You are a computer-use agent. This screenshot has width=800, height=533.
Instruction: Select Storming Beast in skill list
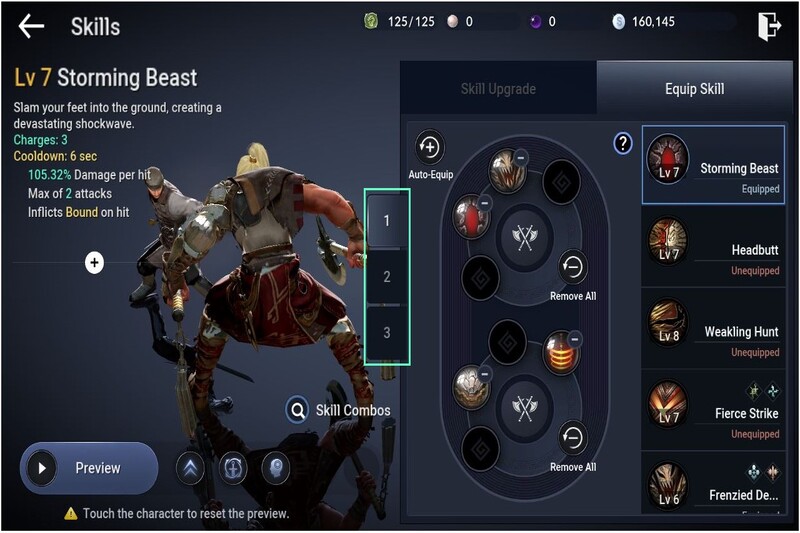click(714, 166)
